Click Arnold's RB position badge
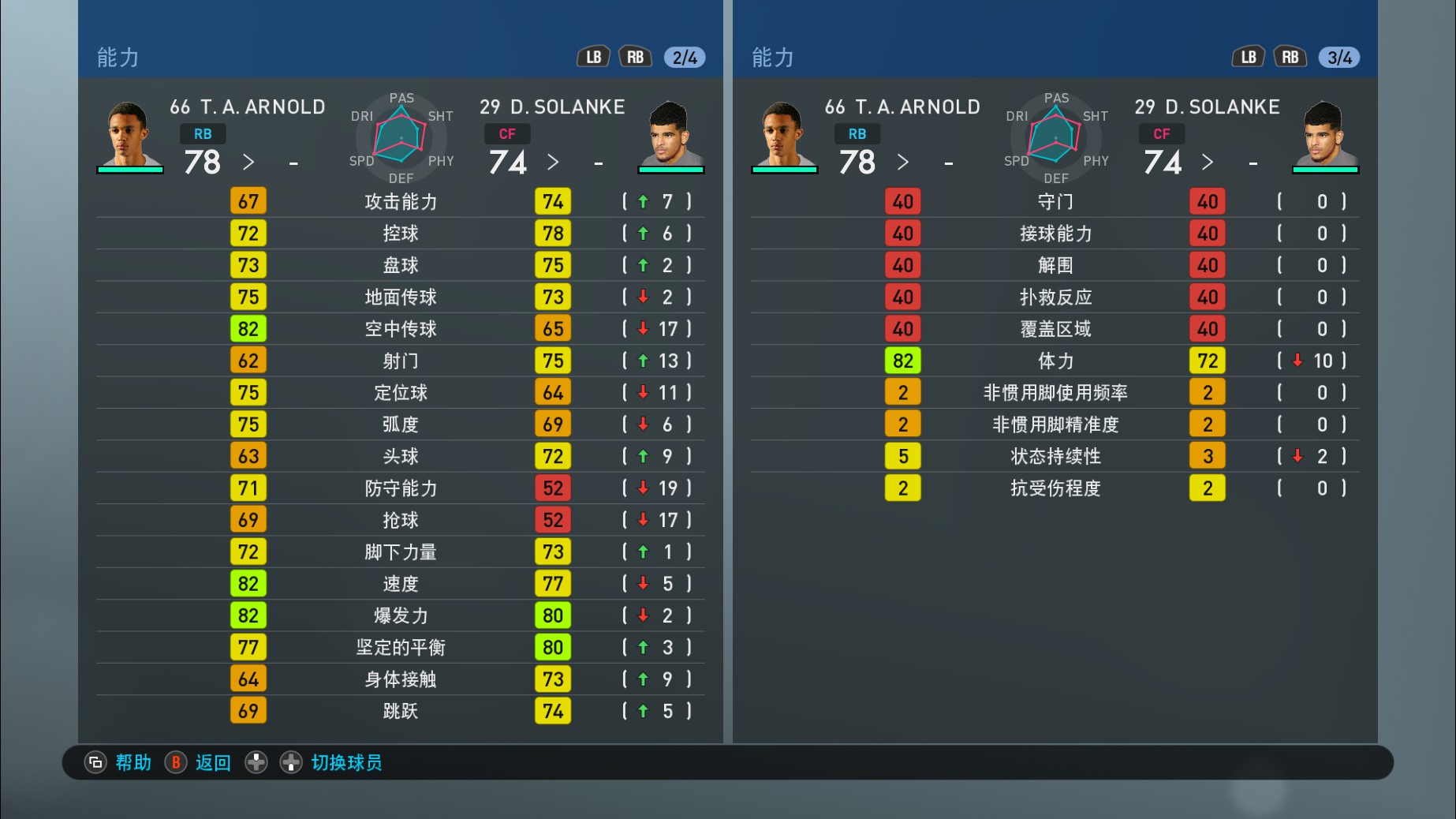Image resolution: width=1456 pixels, height=819 pixels. click(x=203, y=134)
